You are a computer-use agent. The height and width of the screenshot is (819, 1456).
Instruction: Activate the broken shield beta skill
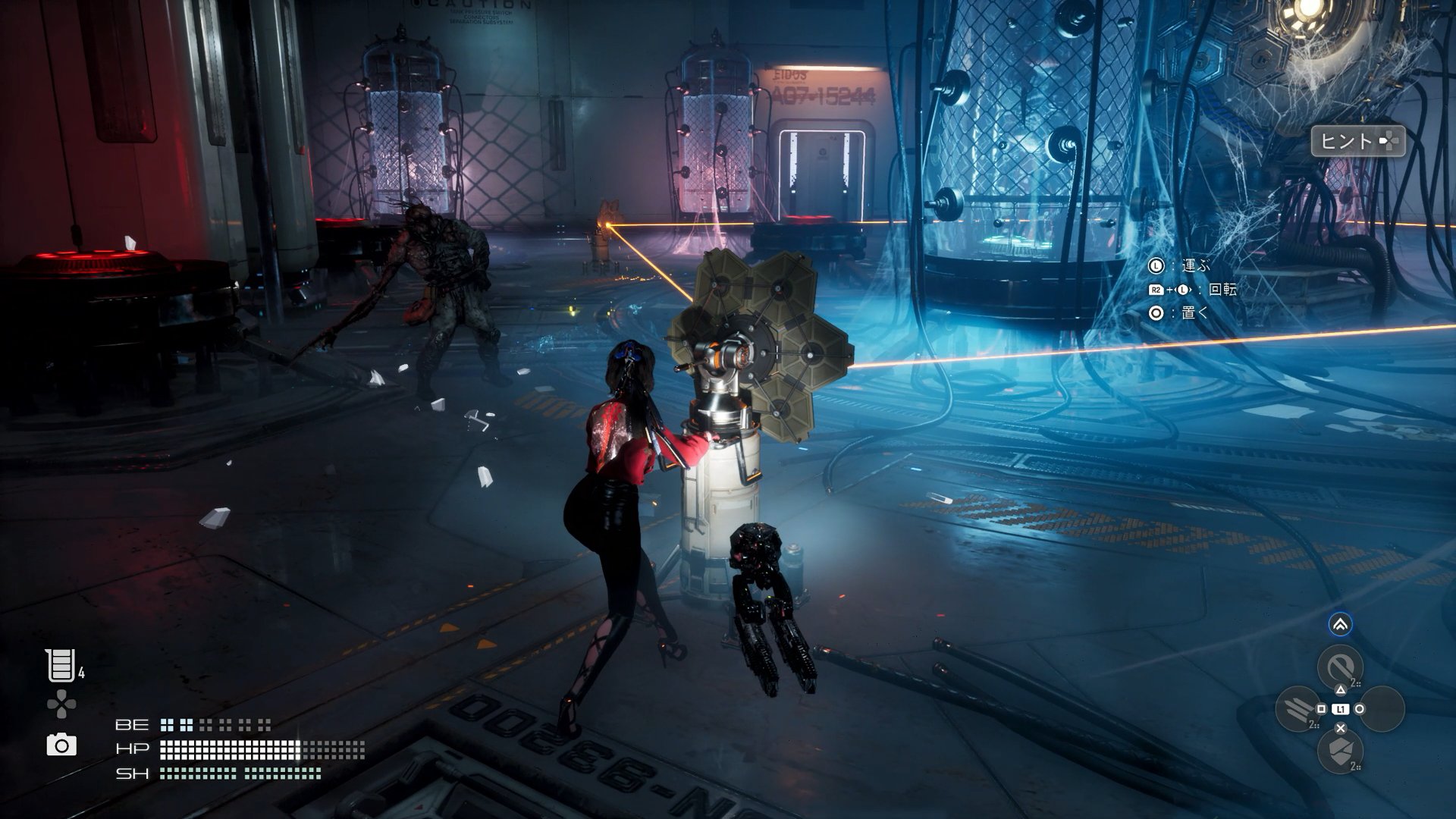tap(1340, 752)
